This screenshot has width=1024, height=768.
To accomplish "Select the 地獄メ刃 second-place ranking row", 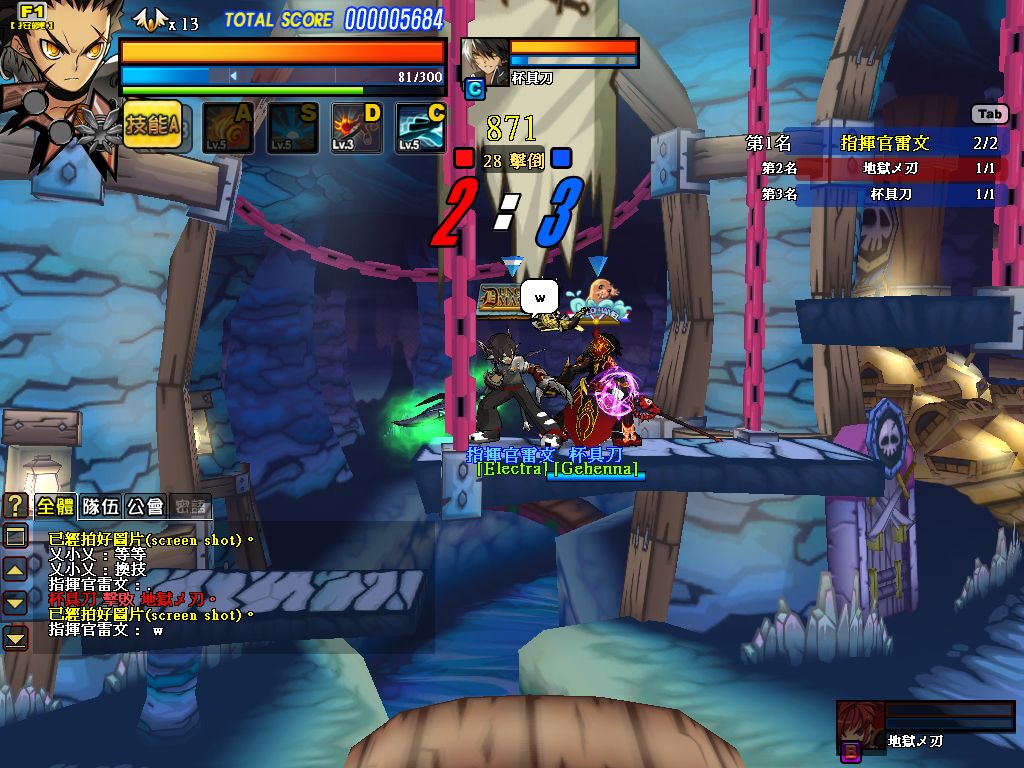I will (877, 168).
